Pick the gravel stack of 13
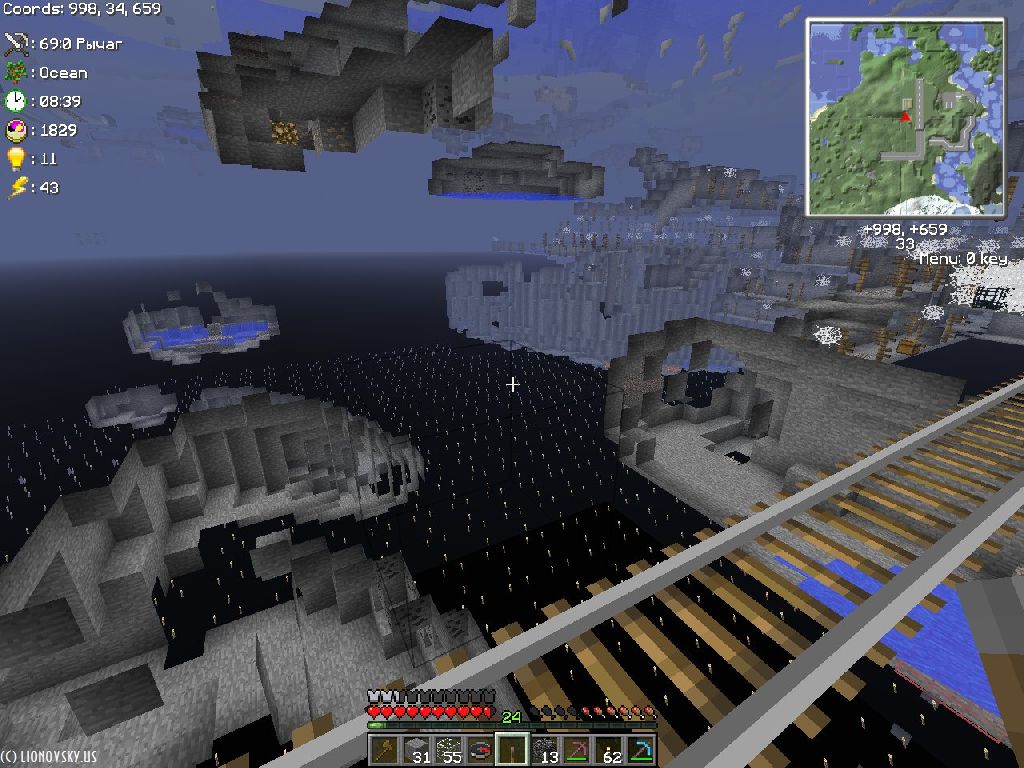This screenshot has height=768, width=1024. pyautogui.click(x=545, y=749)
